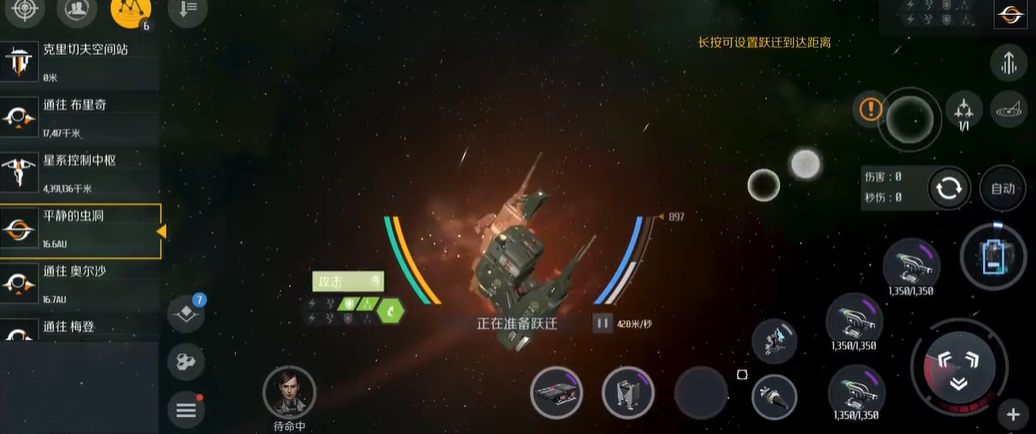The height and width of the screenshot is (434, 1036).
Task: Choose 星系控制中枢 from the overview
Action: (80, 173)
